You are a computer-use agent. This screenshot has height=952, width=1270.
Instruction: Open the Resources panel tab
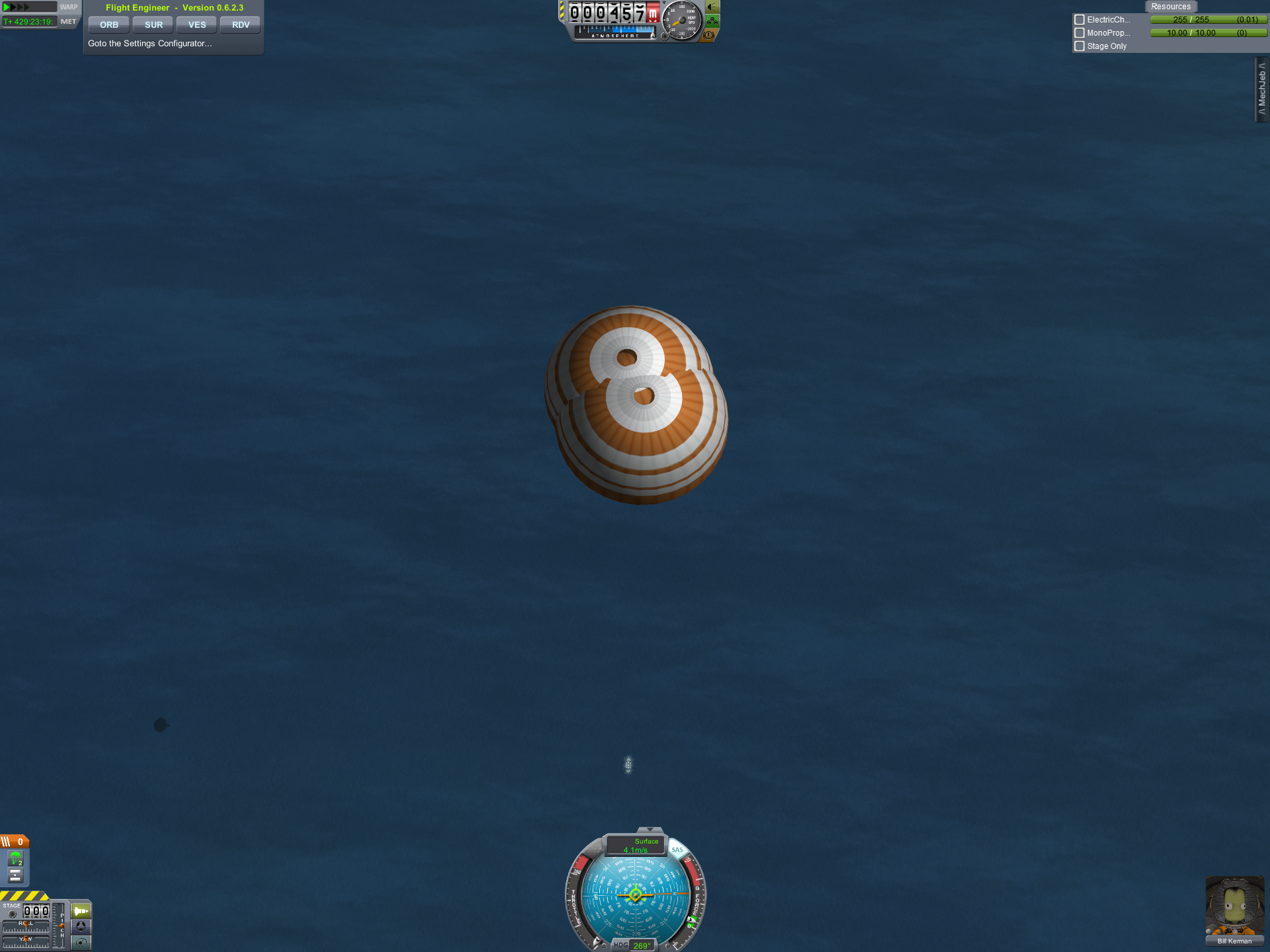click(x=1170, y=7)
